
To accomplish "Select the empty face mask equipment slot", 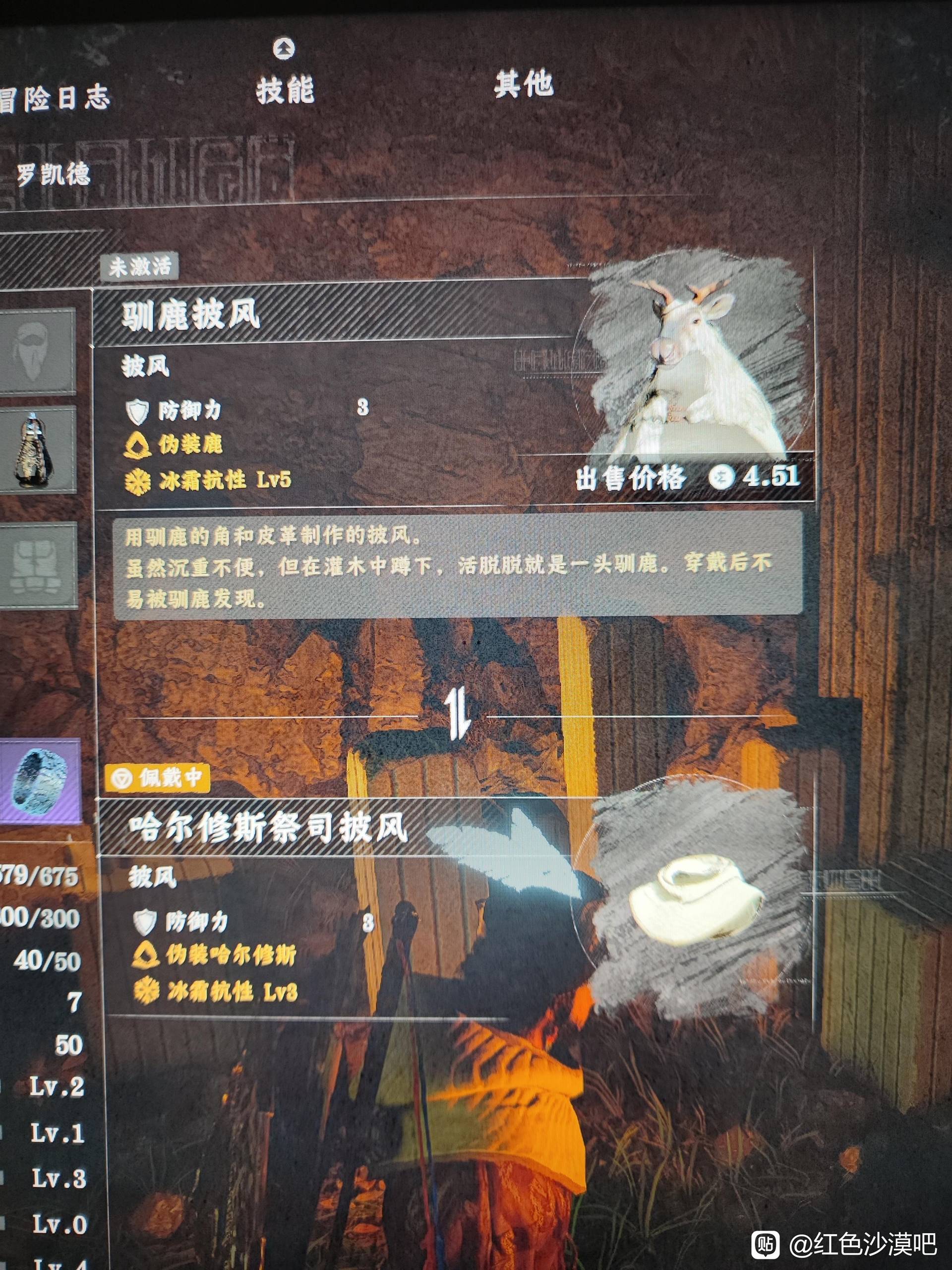I will click(38, 351).
